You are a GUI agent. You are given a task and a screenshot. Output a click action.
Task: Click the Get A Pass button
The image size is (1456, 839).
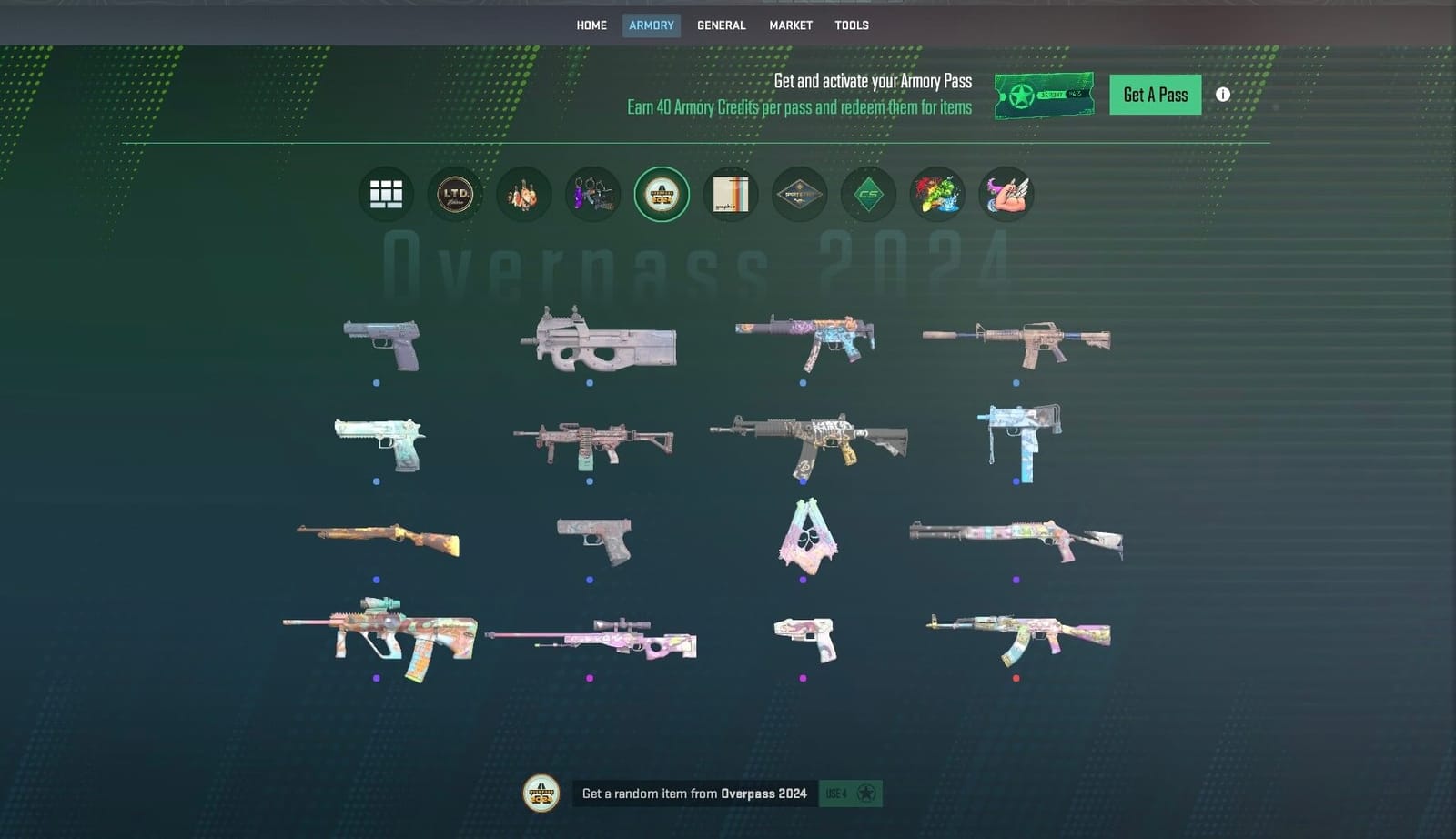click(1155, 94)
